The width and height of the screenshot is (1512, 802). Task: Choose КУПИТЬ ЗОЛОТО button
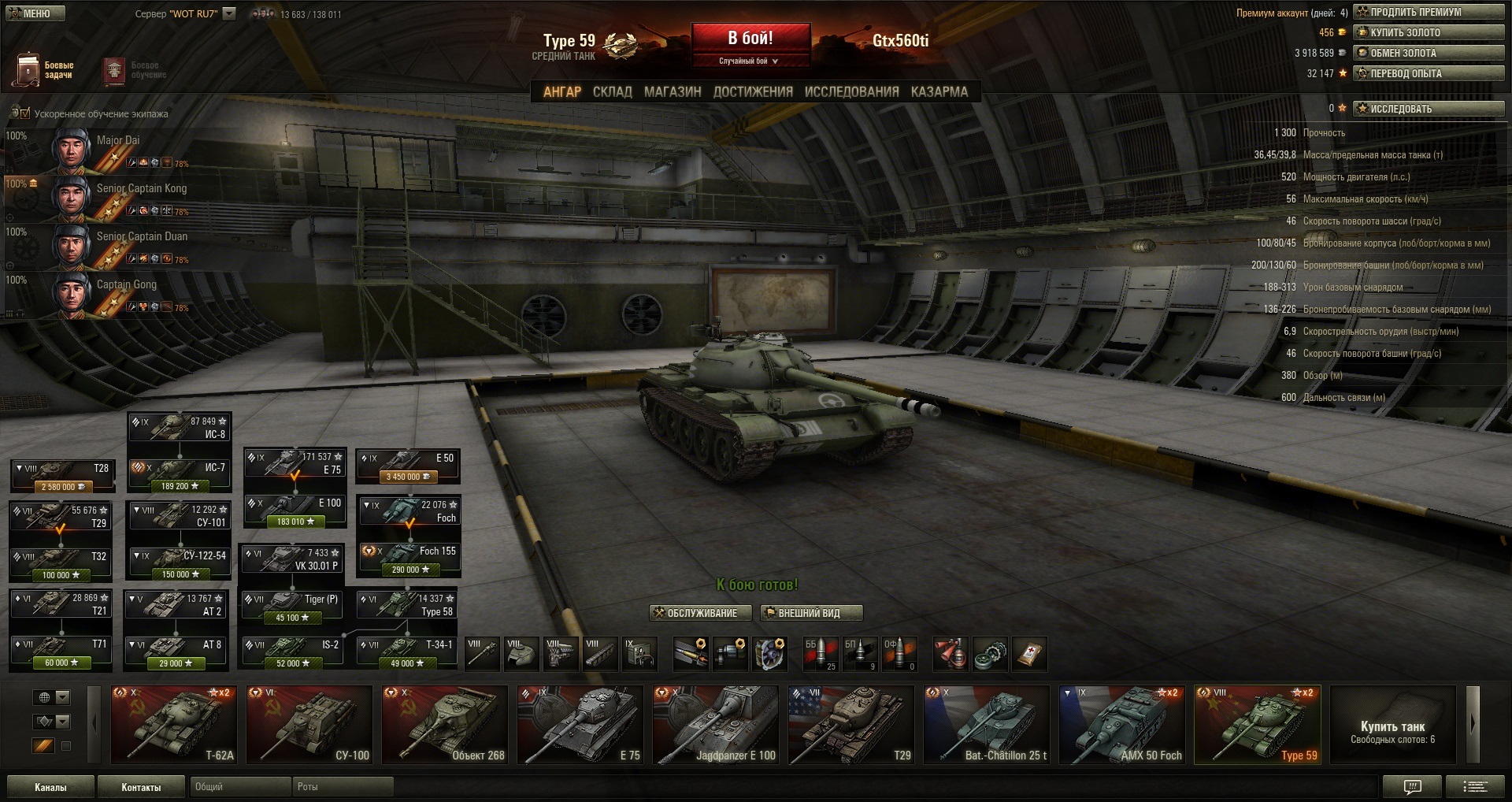pyautogui.click(x=1428, y=32)
